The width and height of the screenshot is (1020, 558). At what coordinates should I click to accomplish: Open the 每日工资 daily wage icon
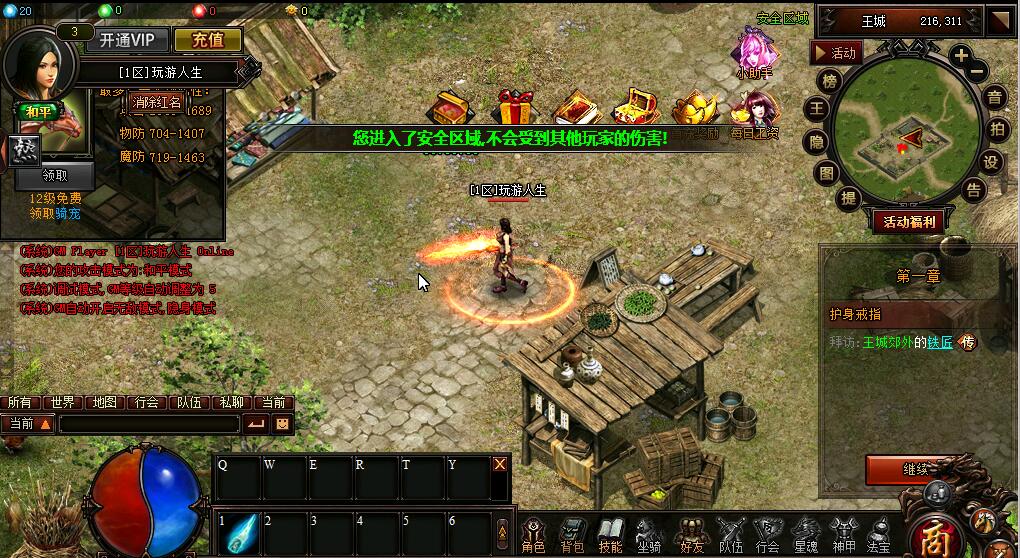point(755,113)
